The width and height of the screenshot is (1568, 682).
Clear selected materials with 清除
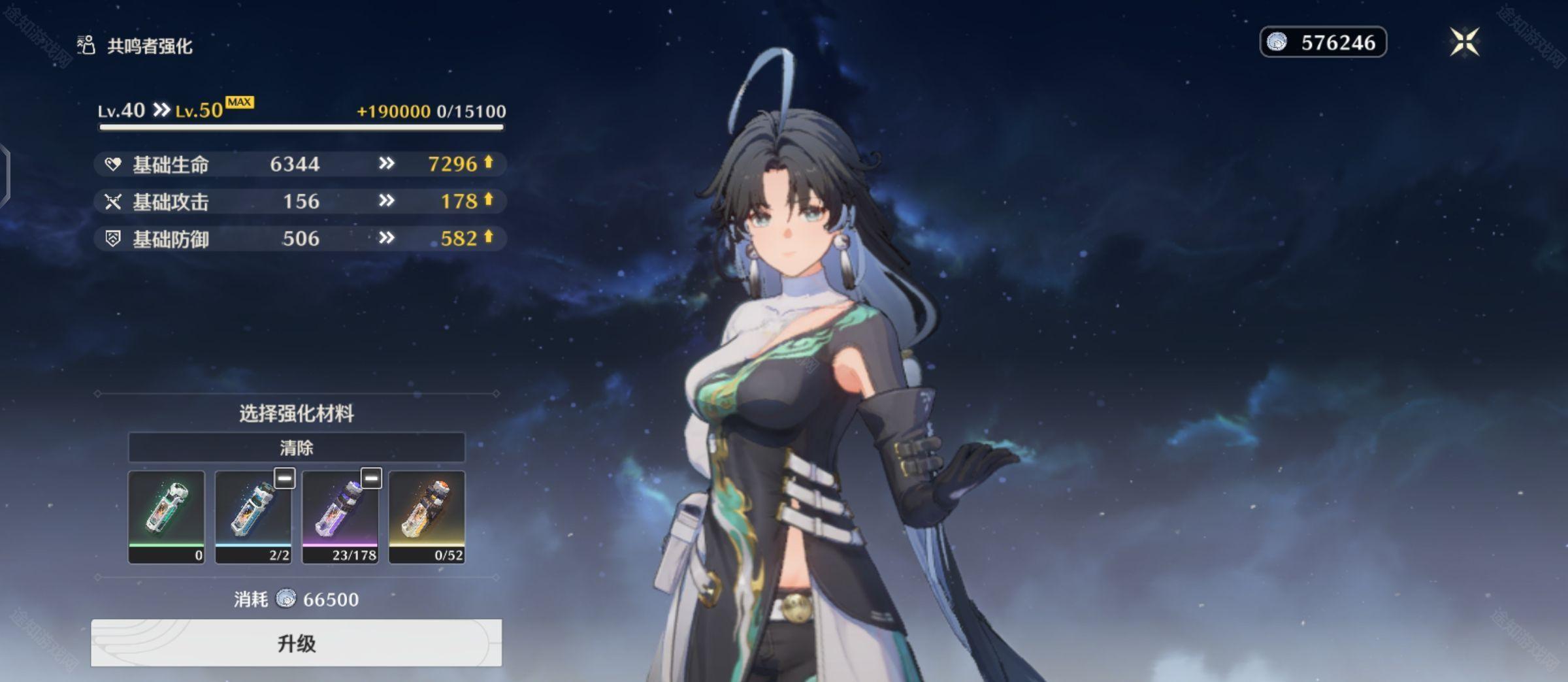pyautogui.click(x=296, y=447)
